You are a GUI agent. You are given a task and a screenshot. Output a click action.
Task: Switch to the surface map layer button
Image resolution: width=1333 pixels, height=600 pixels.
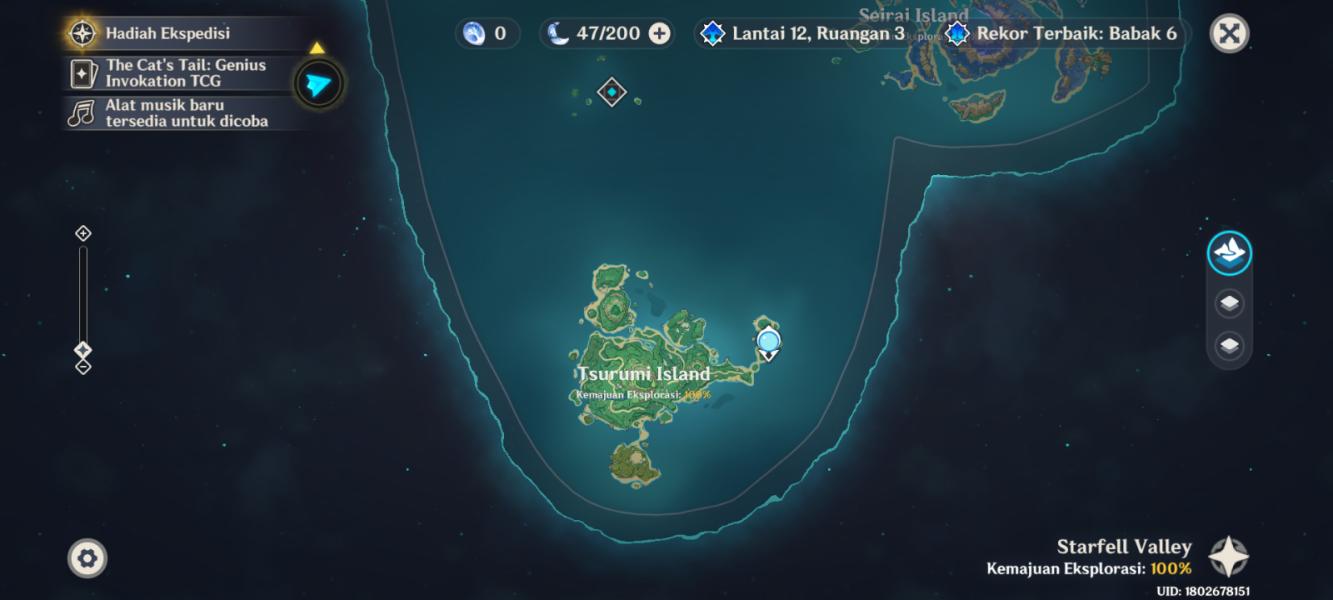[x=1229, y=252]
